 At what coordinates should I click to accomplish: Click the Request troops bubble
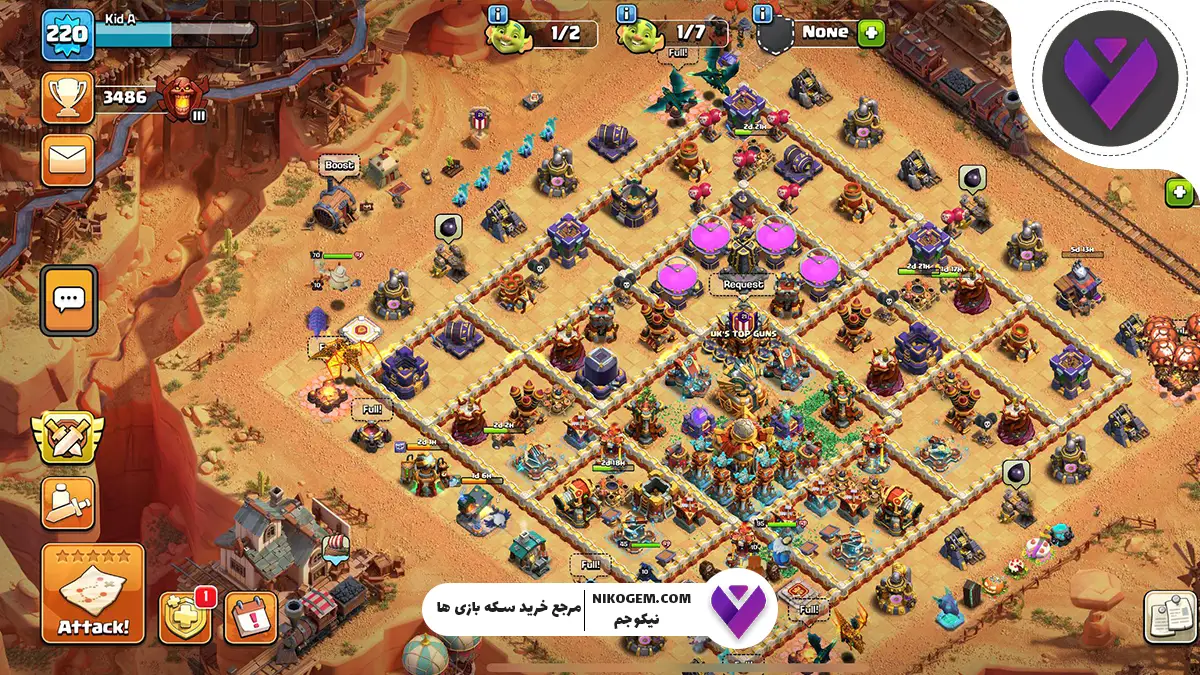[743, 284]
